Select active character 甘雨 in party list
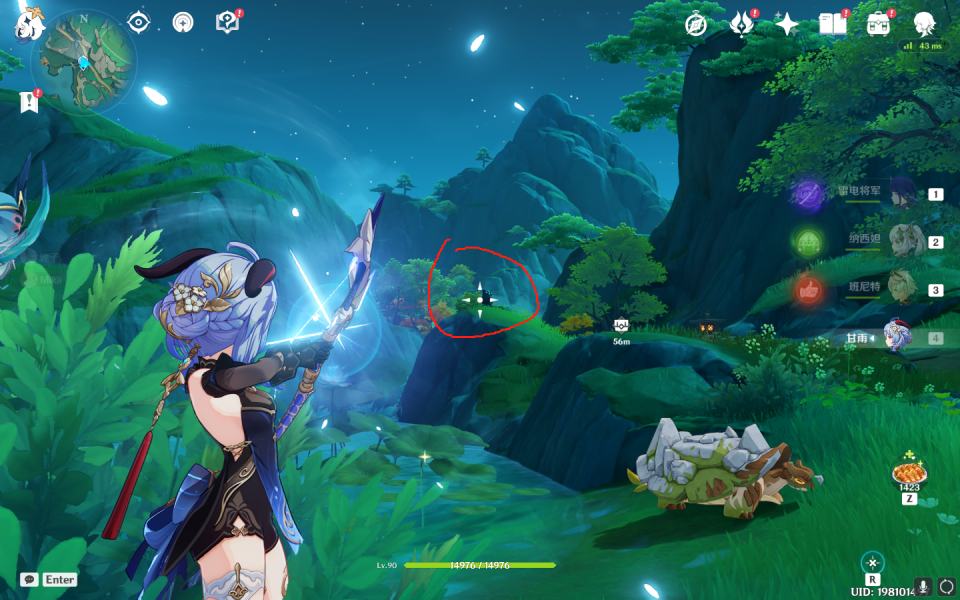The image size is (960, 600). click(895, 338)
